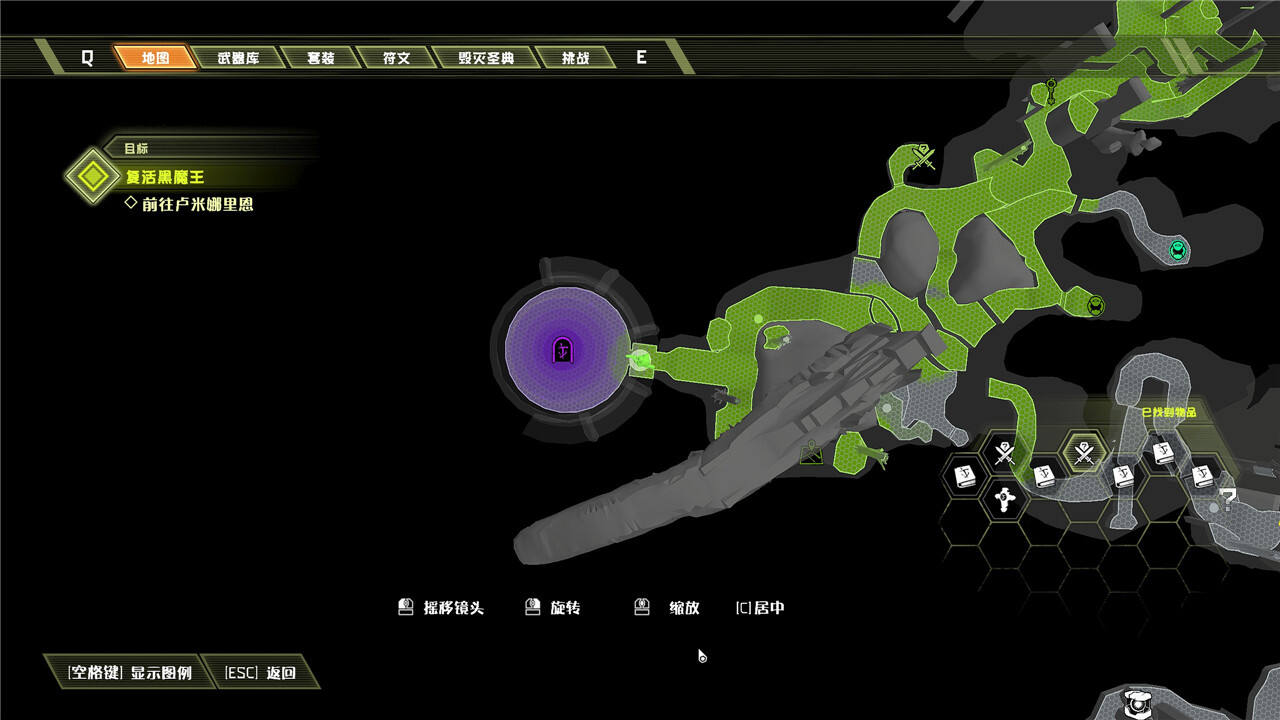This screenshot has width=1280, height=720.
Task: Open the 武器库 arsenal tab
Action: point(238,58)
